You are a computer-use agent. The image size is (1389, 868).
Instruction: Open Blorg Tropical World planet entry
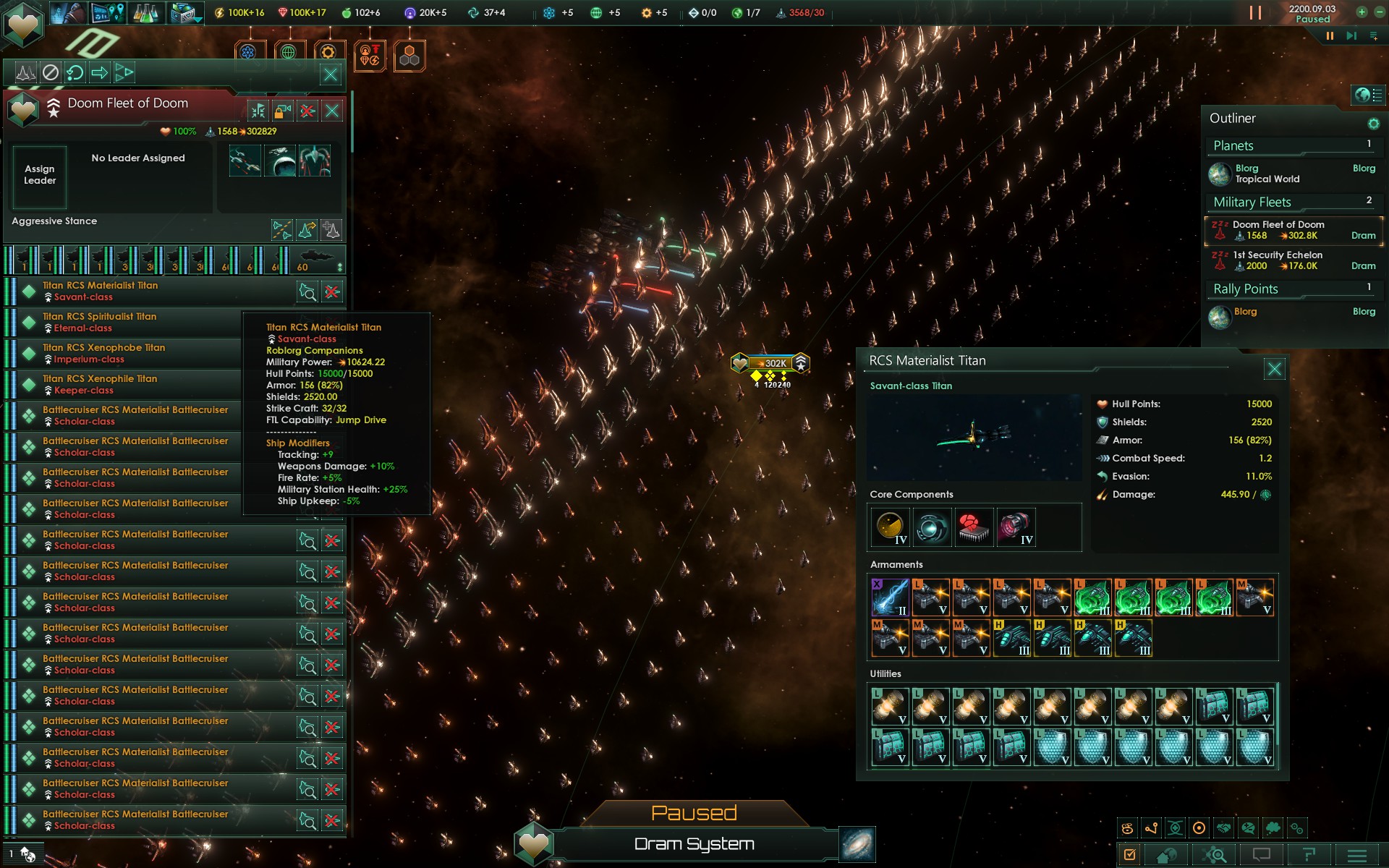pos(1266,174)
